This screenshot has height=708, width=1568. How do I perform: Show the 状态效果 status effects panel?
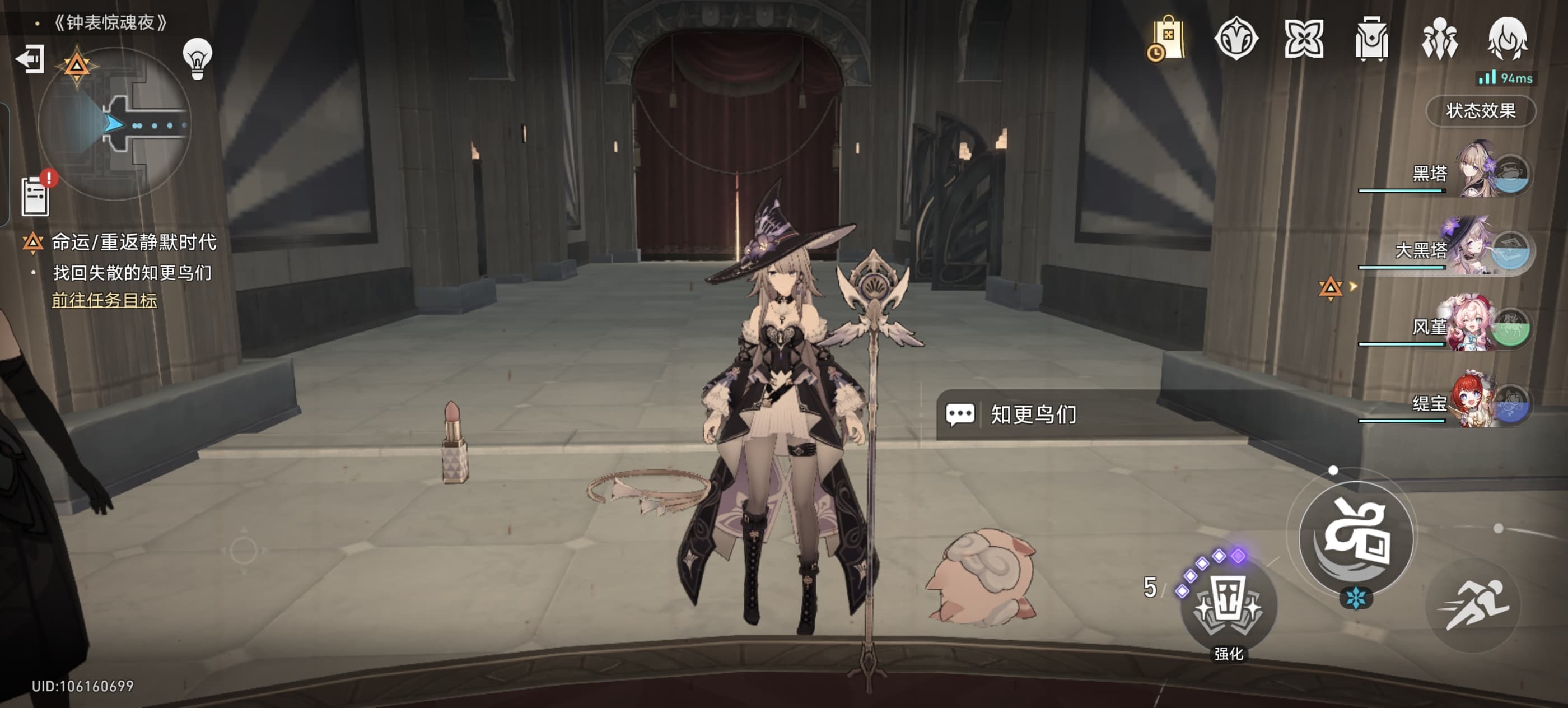pos(1480,111)
